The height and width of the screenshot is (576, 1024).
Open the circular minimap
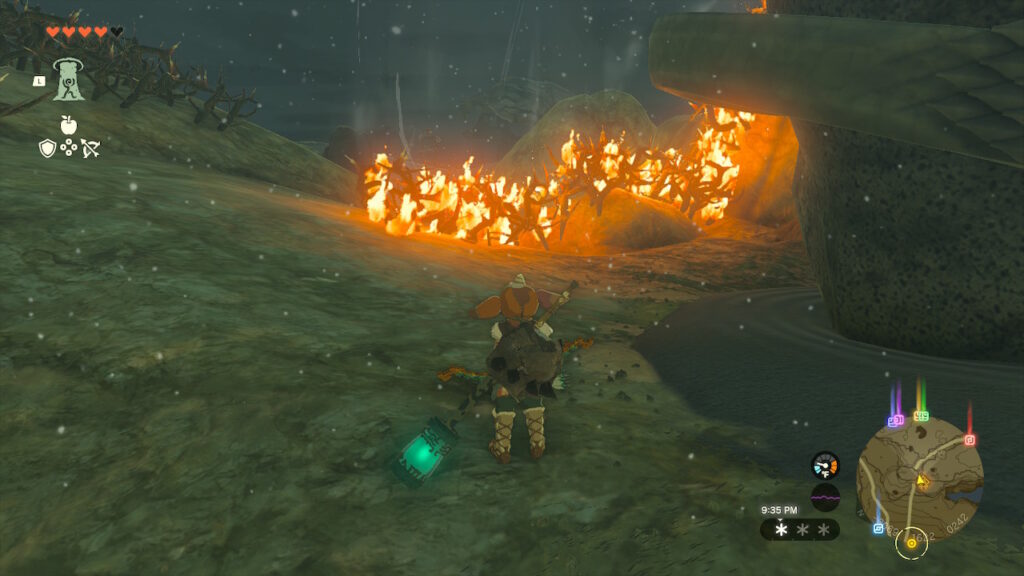tap(920, 478)
